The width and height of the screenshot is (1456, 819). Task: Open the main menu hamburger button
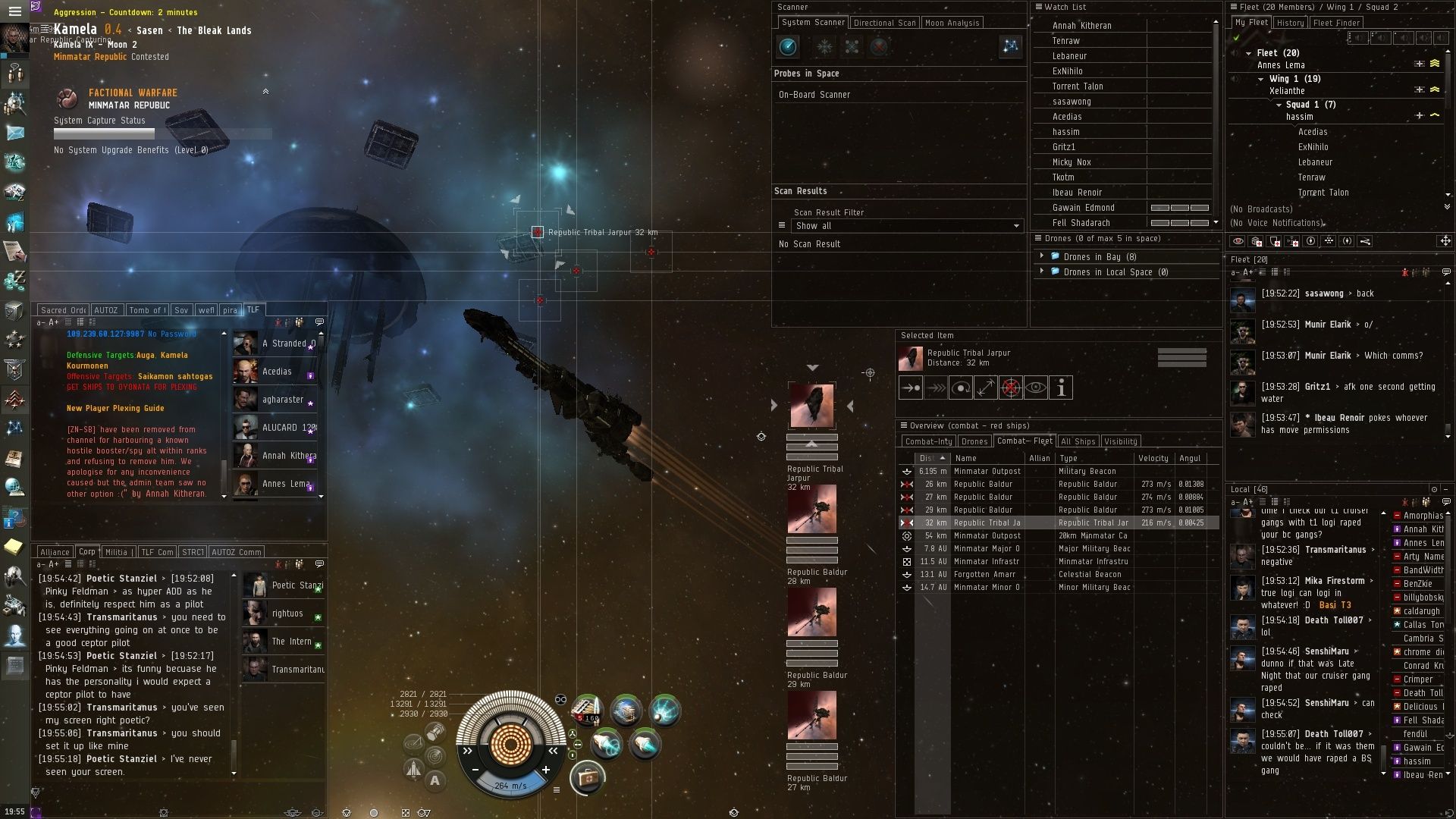click(x=14, y=11)
